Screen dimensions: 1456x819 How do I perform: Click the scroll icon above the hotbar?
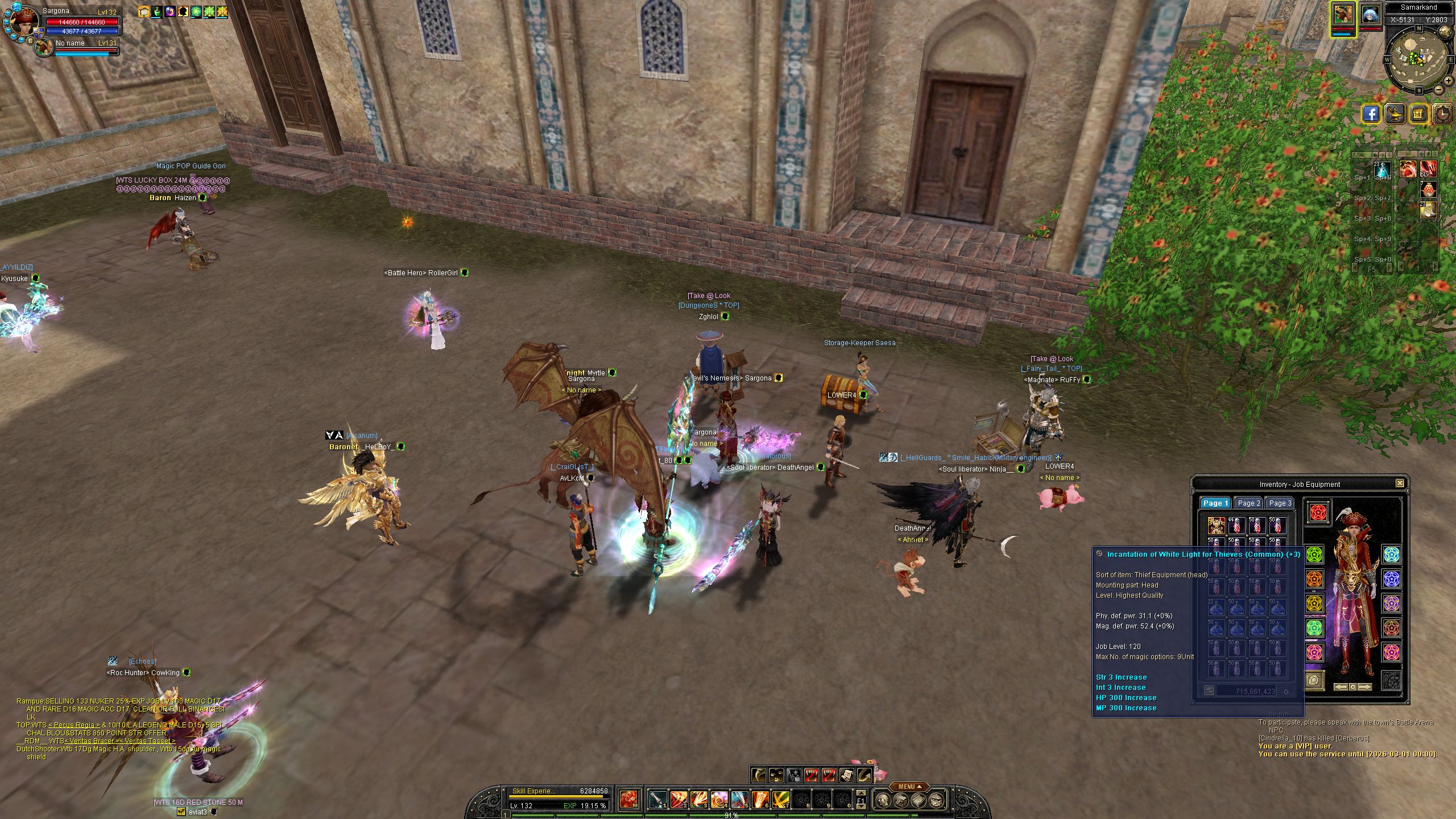[x=846, y=775]
